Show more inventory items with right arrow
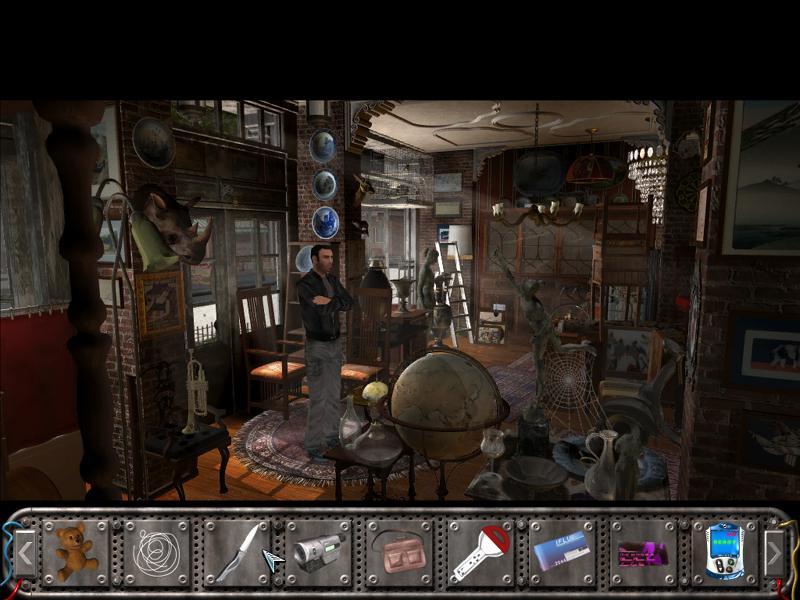Screen dimensions: 800x600 (x=774, y=550)
